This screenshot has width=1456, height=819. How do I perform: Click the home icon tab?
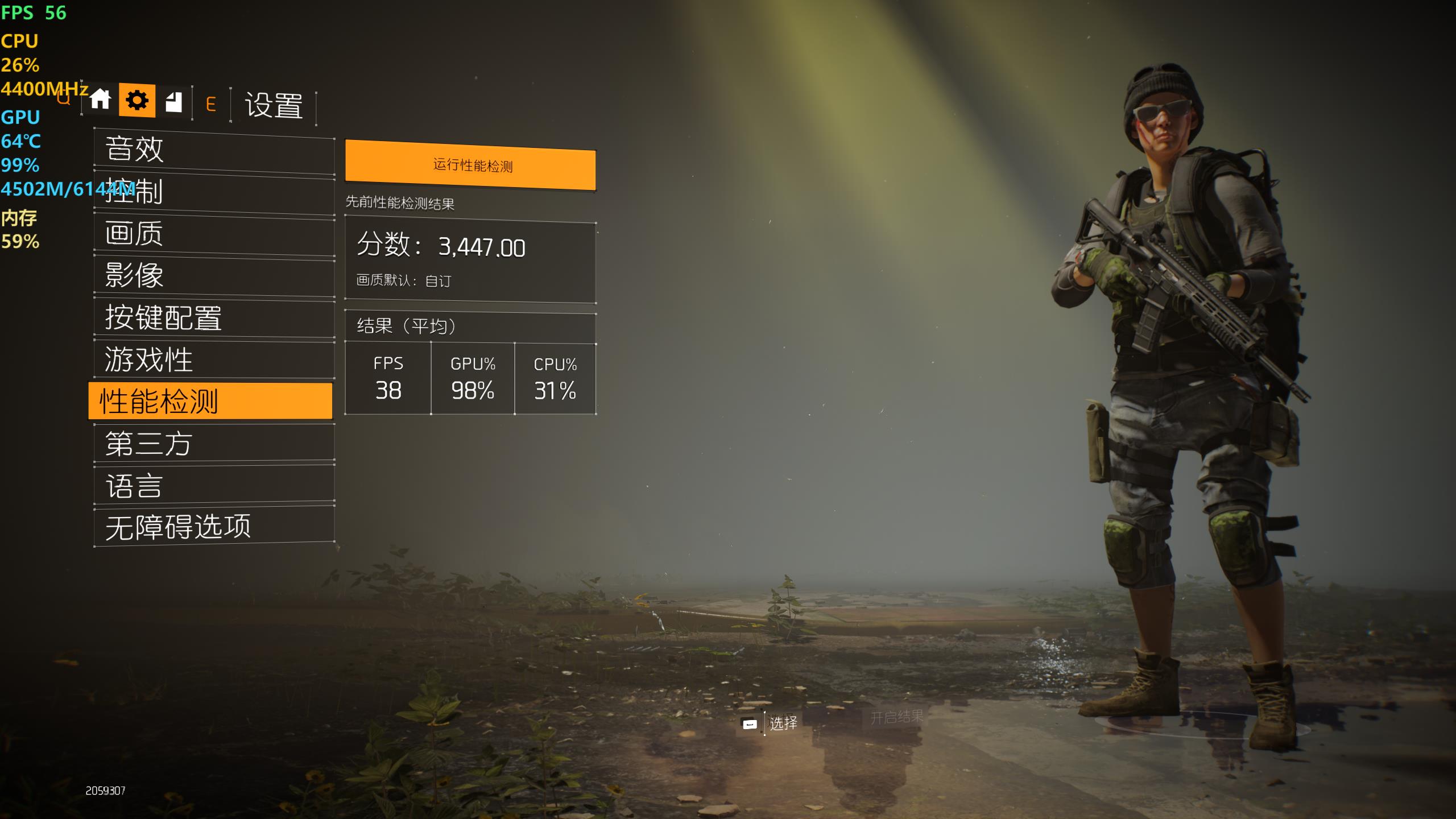(x=100, y=100)
